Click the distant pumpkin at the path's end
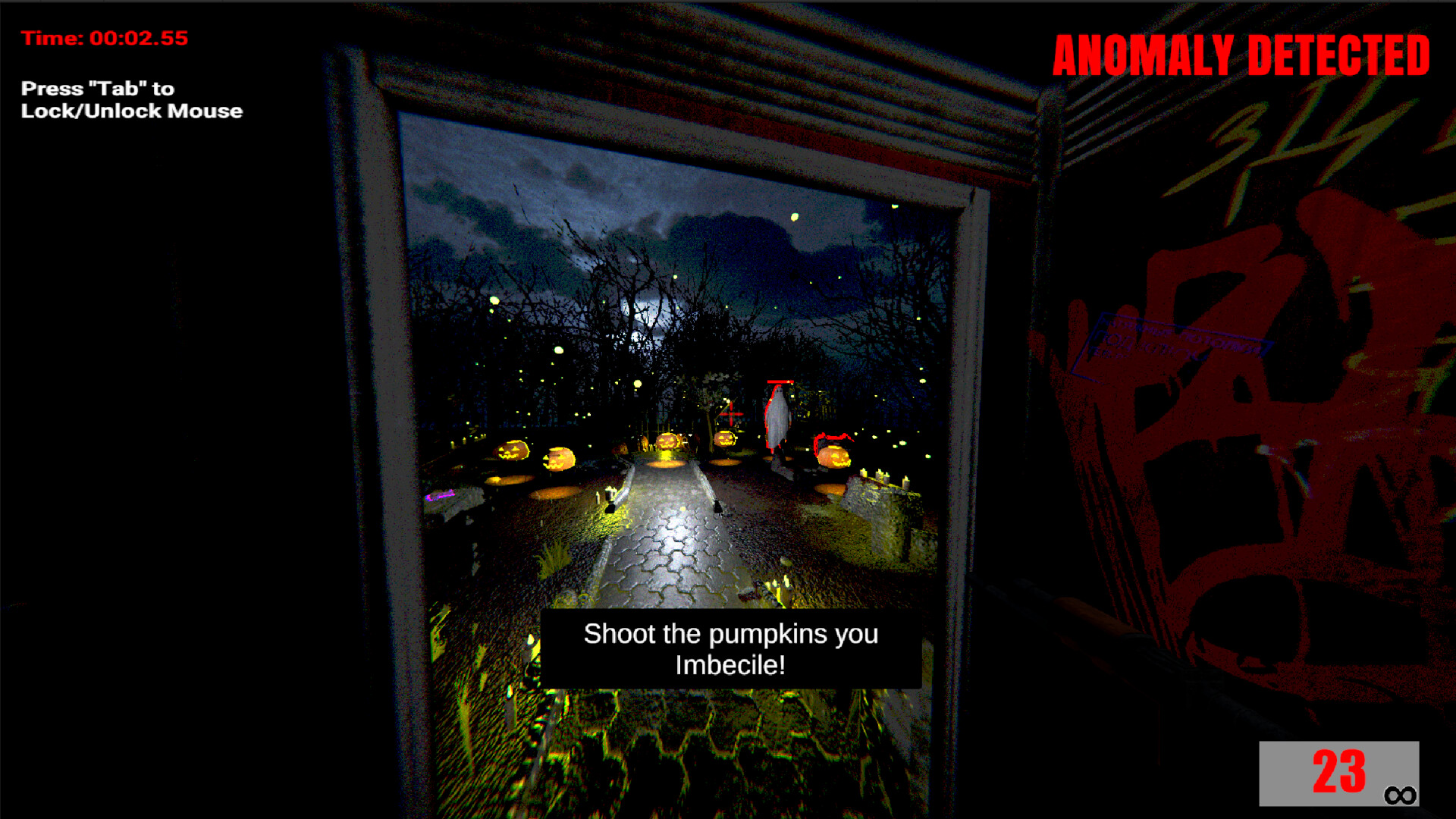 click(x=667, y=442)
